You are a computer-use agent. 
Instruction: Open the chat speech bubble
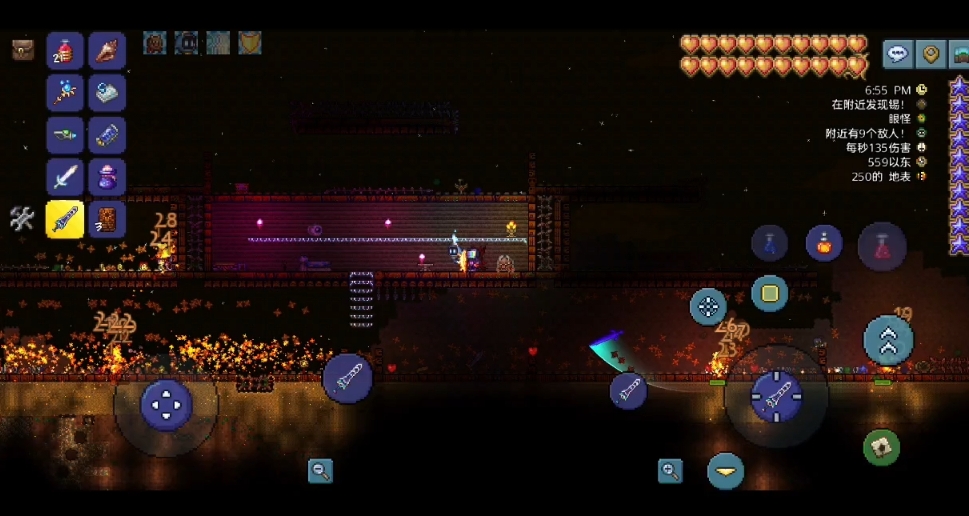[897, 54]
